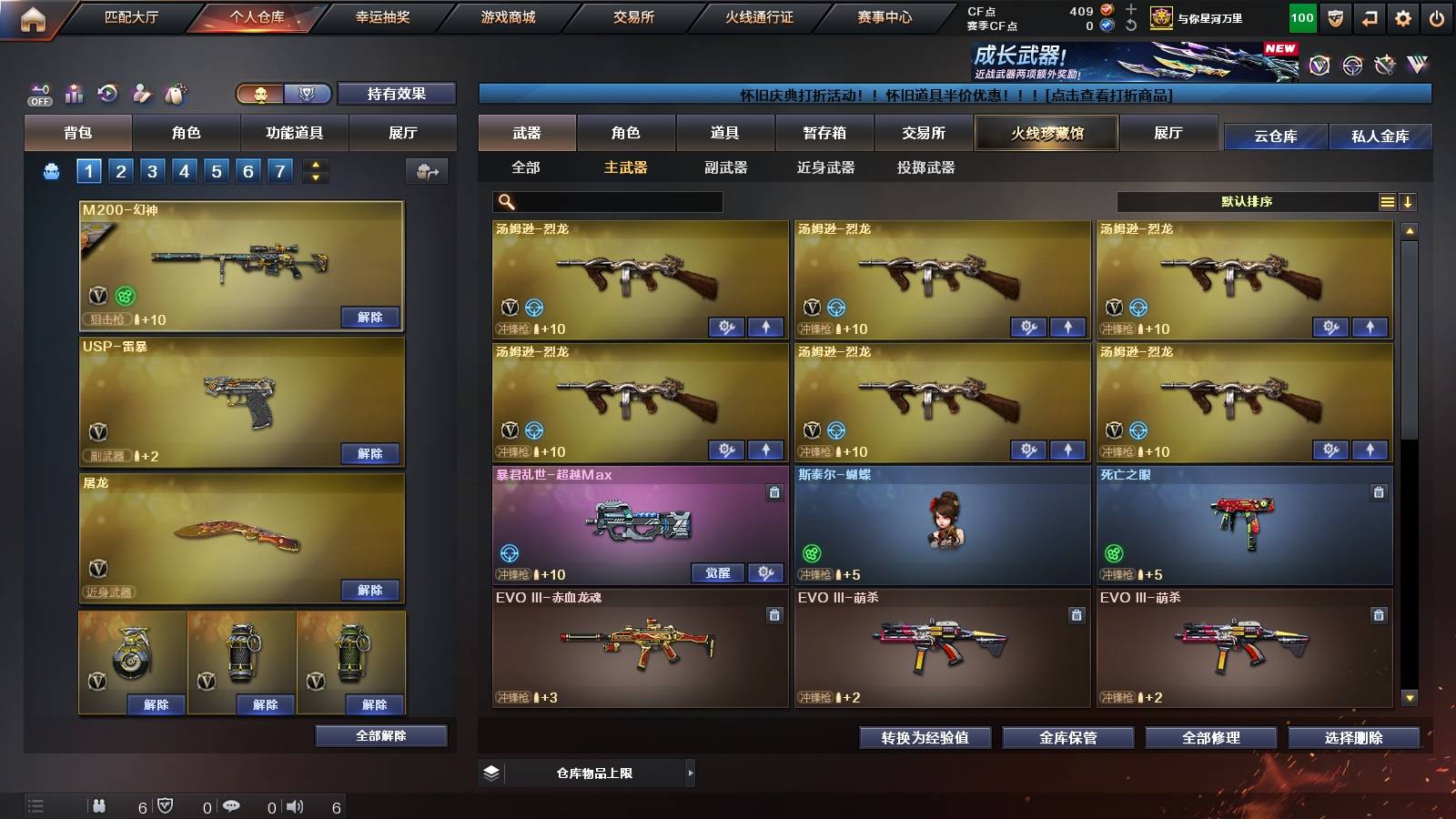The height and width of the screenshot is (819, 1456).
Task: Click the power exit icon top-right corner
Action: [x=1436, y=18]
